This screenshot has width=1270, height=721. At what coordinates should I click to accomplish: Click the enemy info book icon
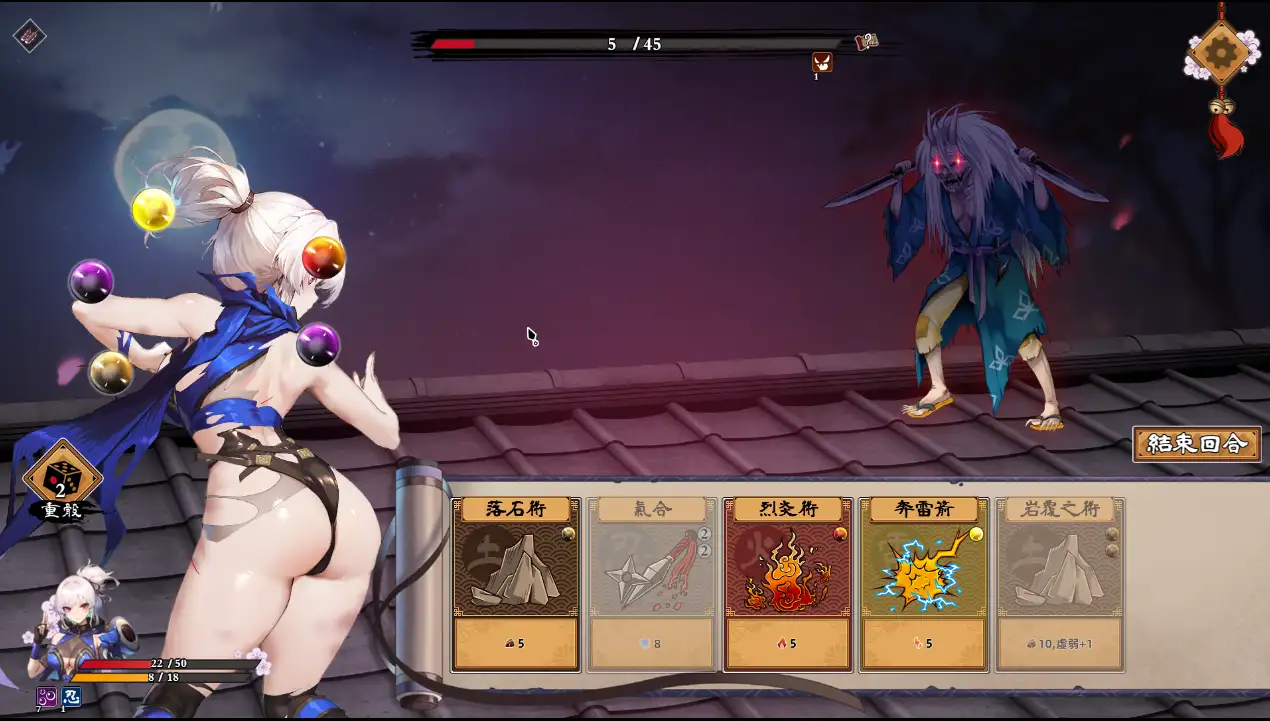click(866, 42)
